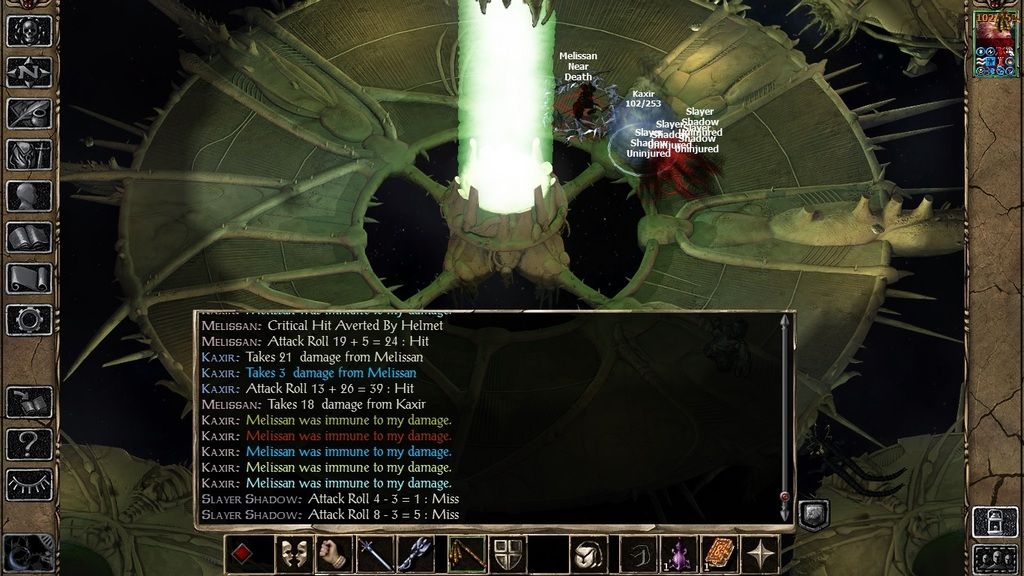Open the journal with the quill button
Viewport: 1024px width, 576px height.
[x=29, y=113]
